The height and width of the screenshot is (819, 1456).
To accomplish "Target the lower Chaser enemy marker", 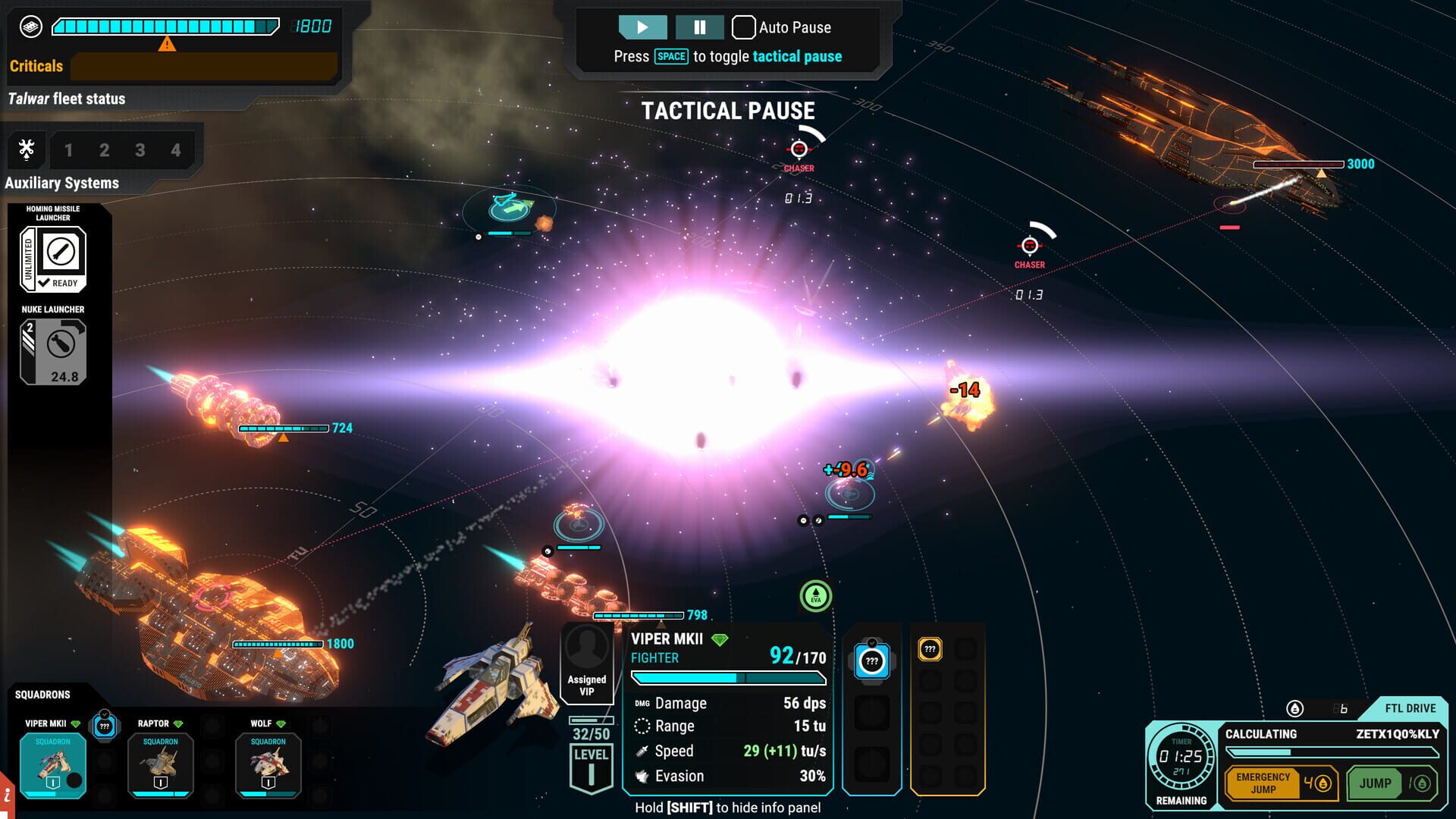I will coord(1029,246).
